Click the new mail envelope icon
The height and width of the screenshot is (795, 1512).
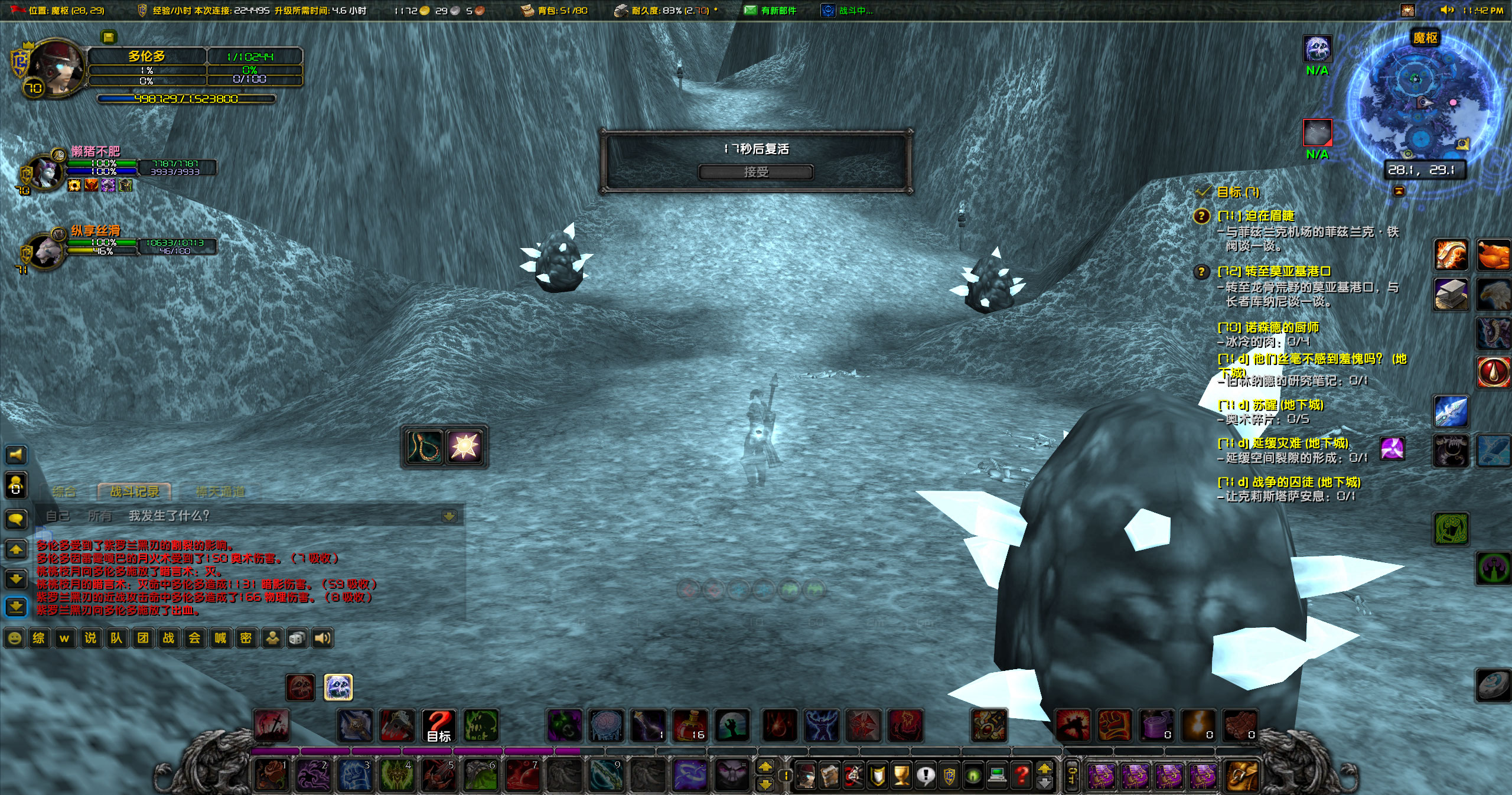click(751, 11)
